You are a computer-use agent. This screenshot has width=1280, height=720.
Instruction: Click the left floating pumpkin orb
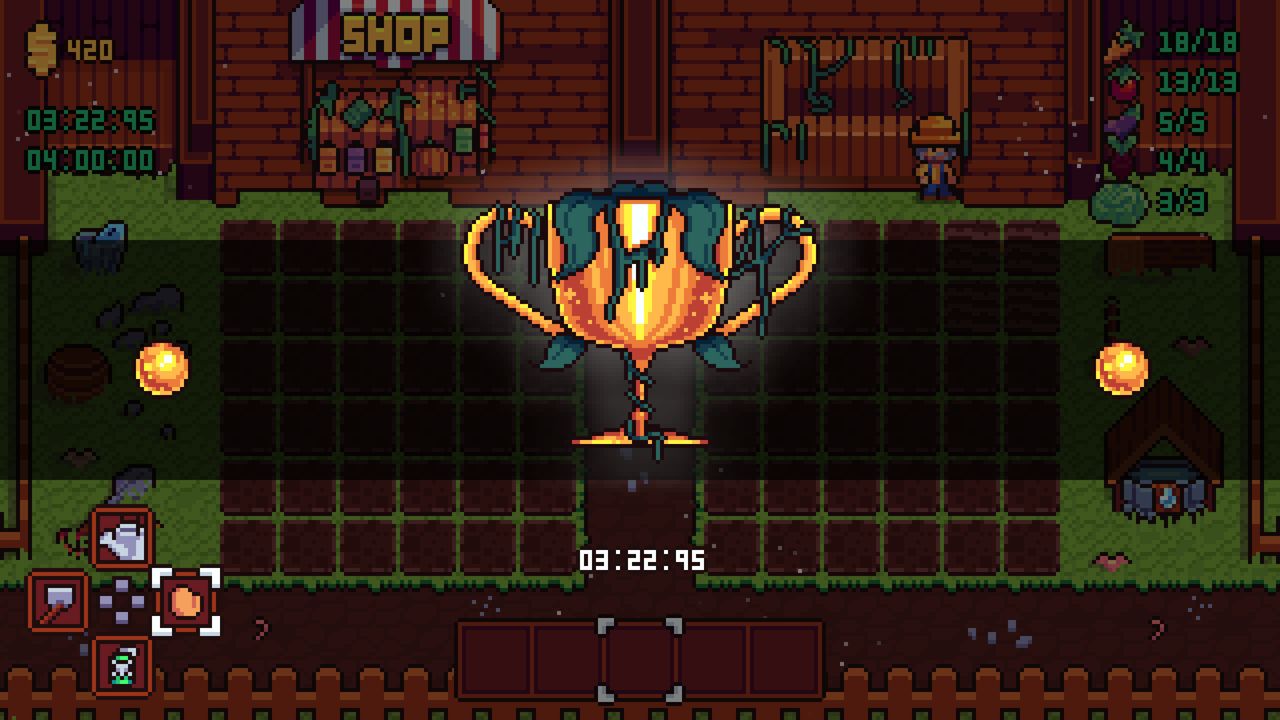pyautogui.click(x=163, y=367)
